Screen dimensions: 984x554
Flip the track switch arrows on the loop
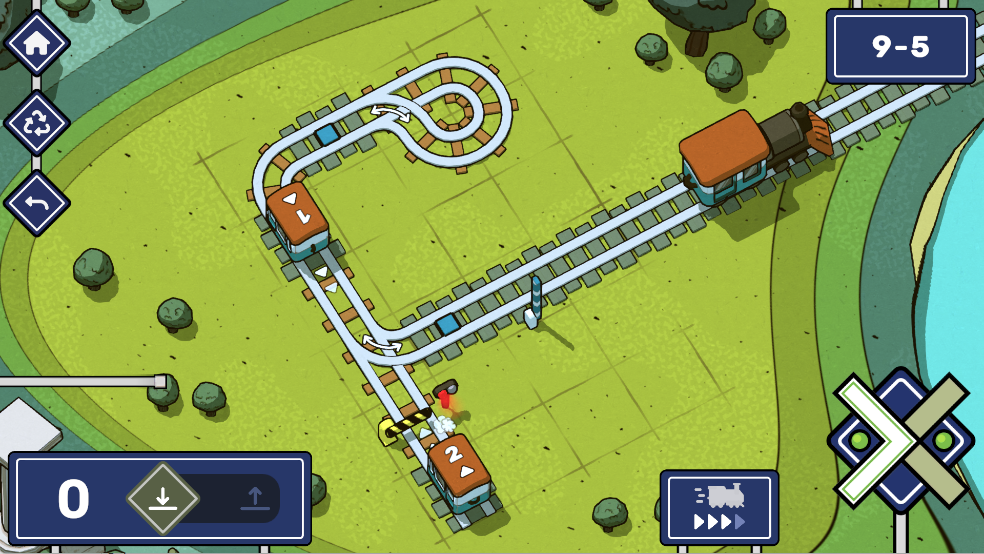(x=391, y=111)
